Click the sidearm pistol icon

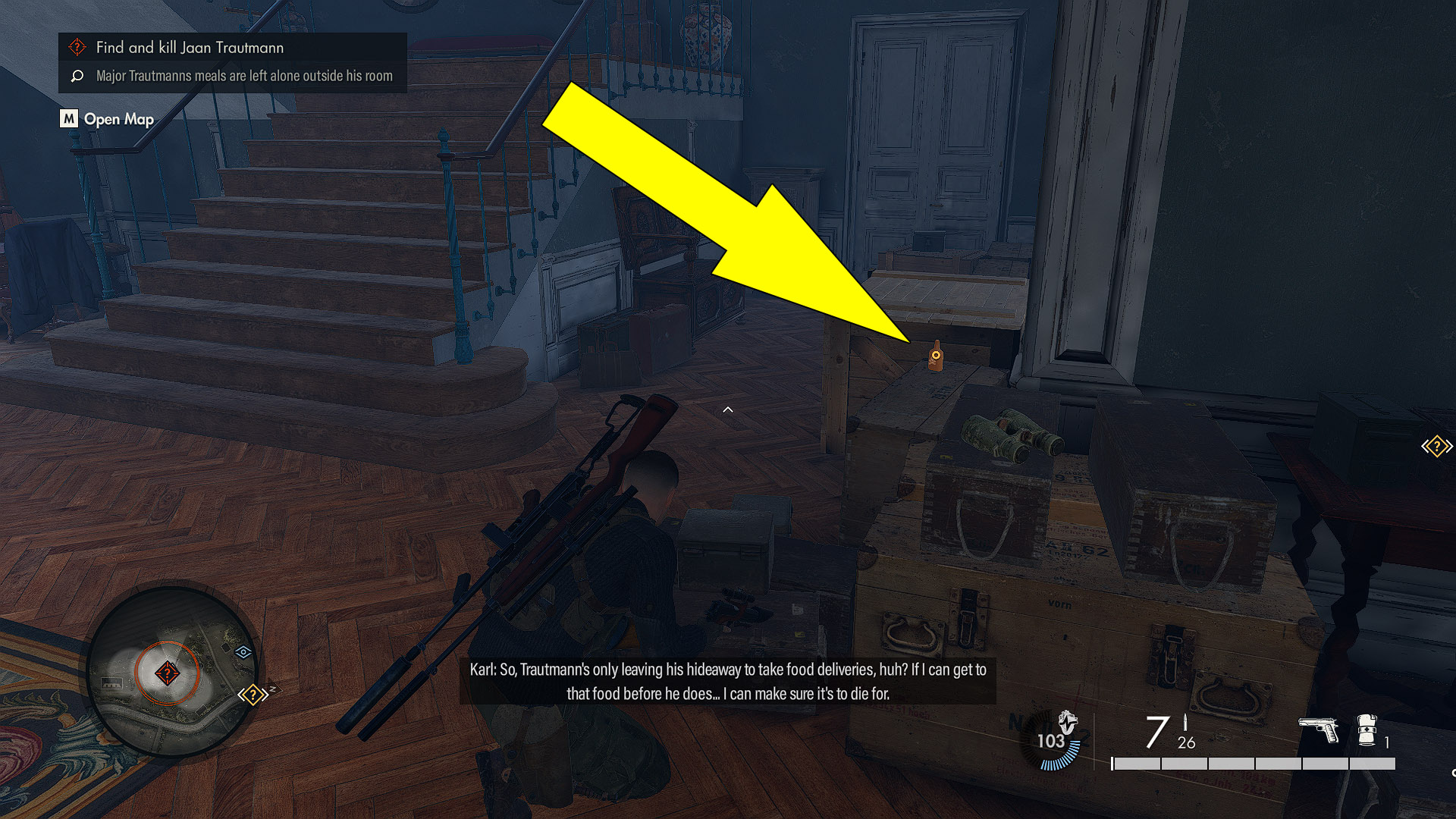(x=1319, y=730)
